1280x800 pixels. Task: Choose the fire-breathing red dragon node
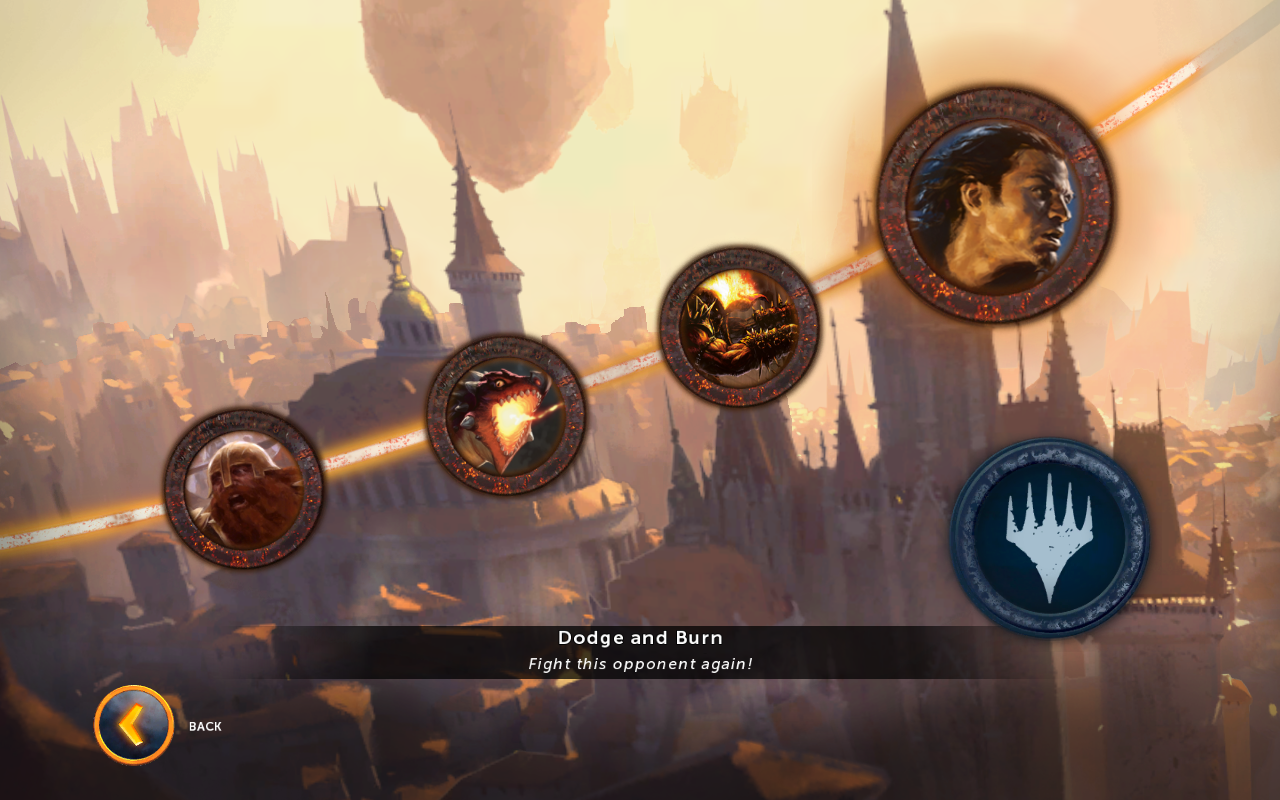click(x=506, y=415)
